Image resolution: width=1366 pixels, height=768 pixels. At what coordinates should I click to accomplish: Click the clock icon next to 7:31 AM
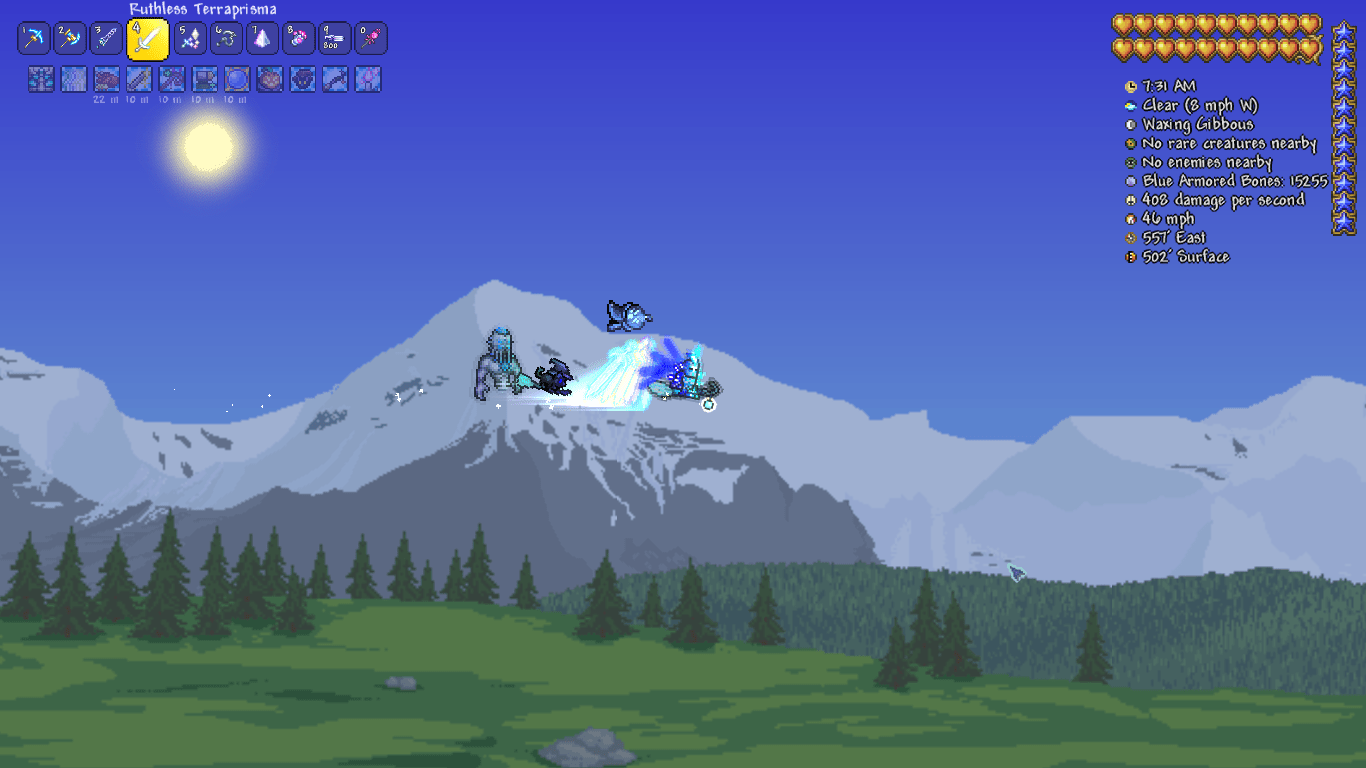(x=1130, y=86)
